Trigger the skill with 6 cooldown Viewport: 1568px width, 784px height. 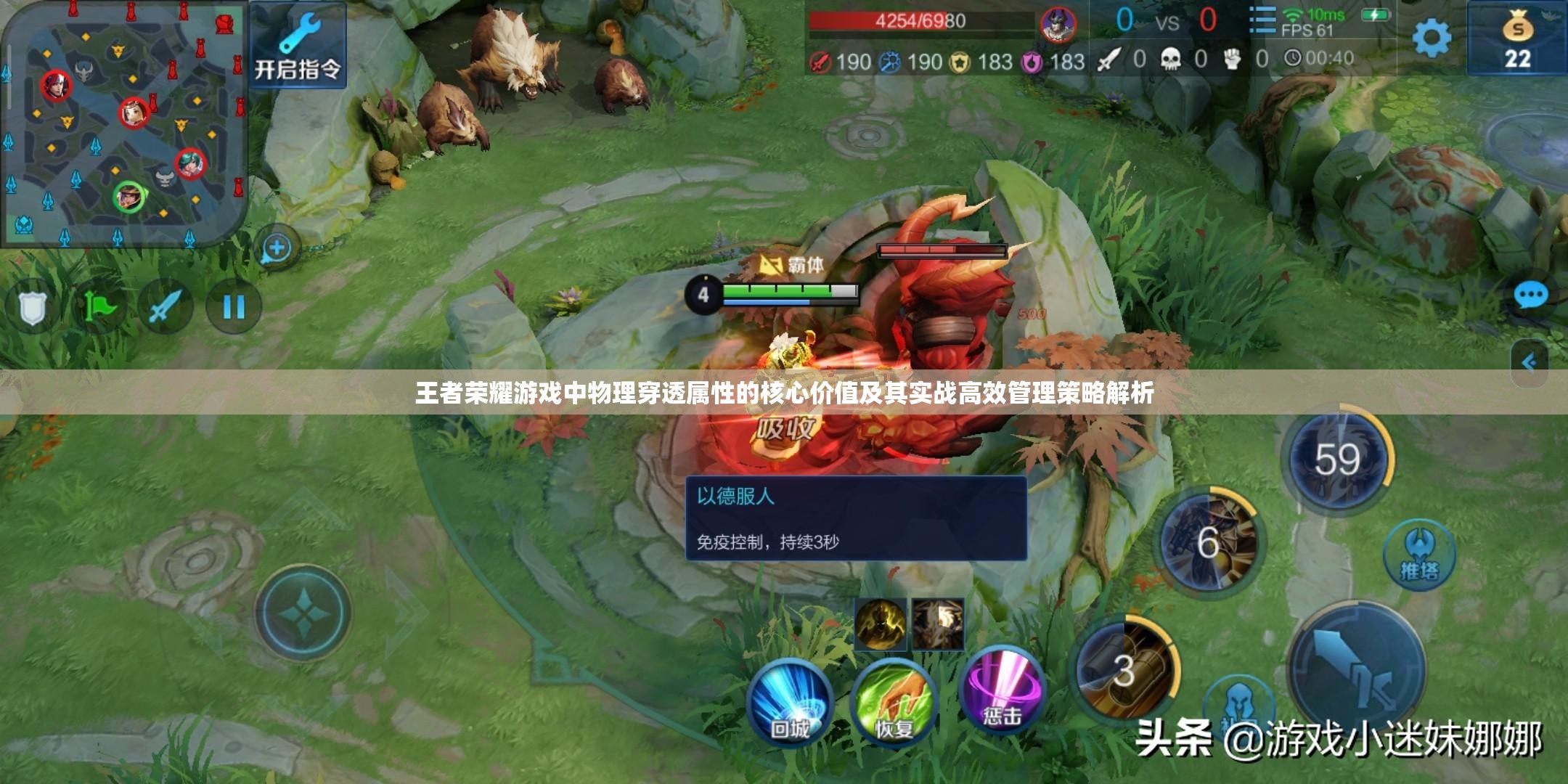pyautogui.click(x=1208, y=543)
